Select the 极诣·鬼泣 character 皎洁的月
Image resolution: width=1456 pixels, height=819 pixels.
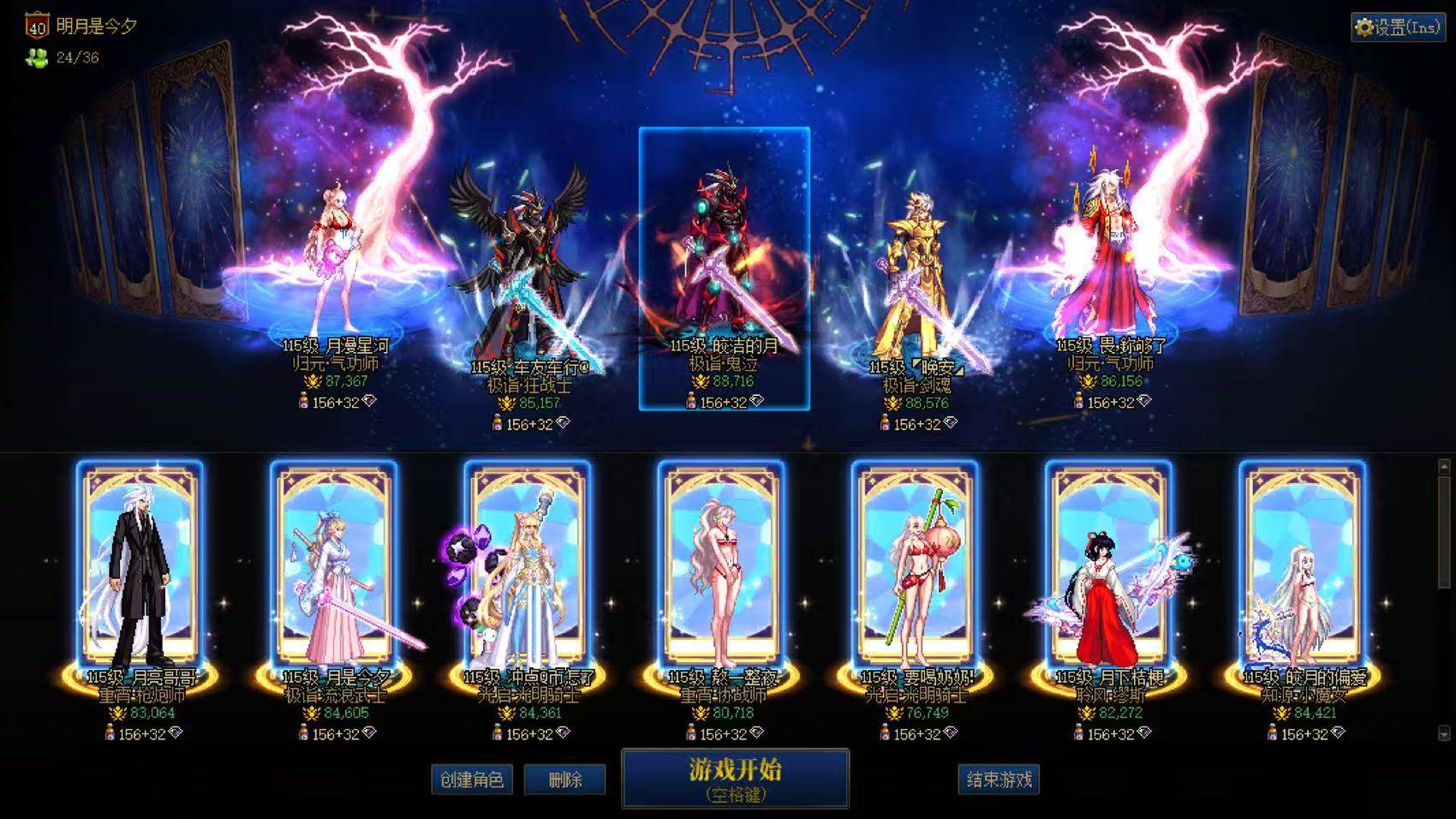[725, 248]
